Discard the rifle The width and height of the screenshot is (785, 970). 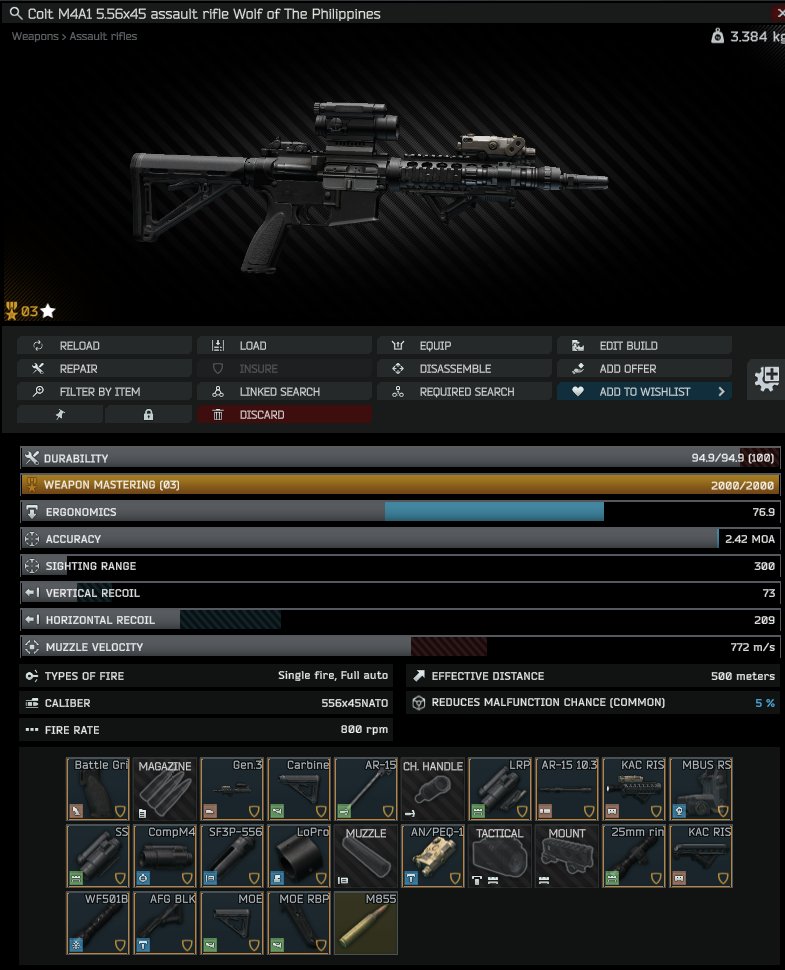coord(284,415)
